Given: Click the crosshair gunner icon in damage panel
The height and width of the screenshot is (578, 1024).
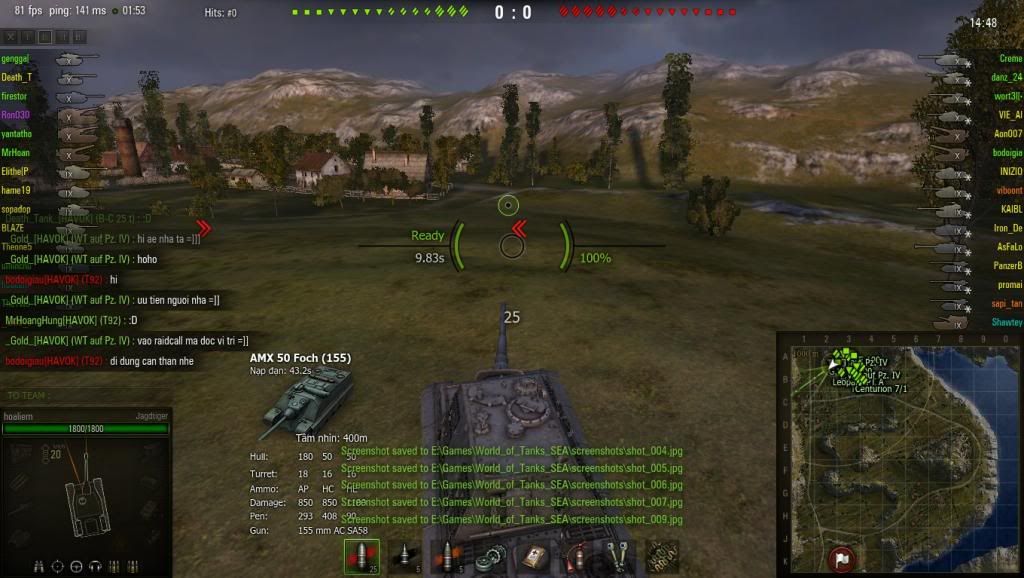Looking at the screenshot, I should (58, 566).
